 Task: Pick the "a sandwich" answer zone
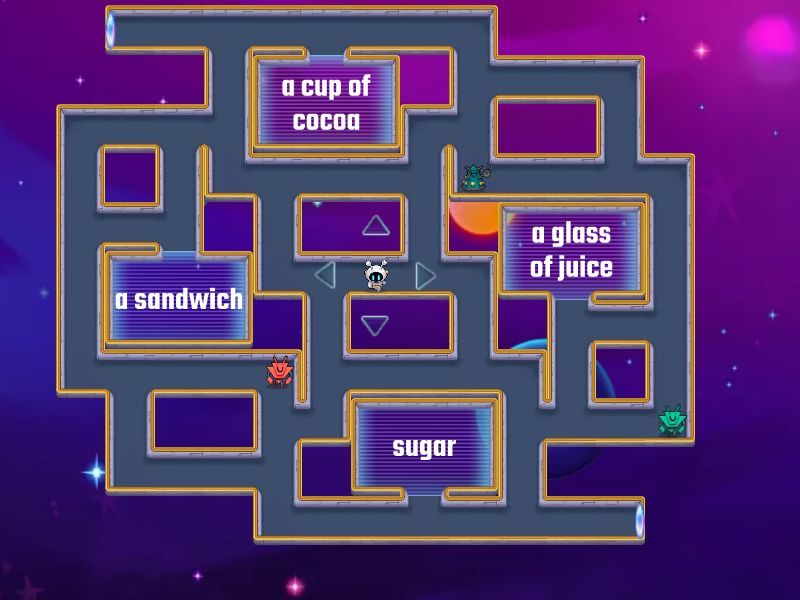(179, 299)
